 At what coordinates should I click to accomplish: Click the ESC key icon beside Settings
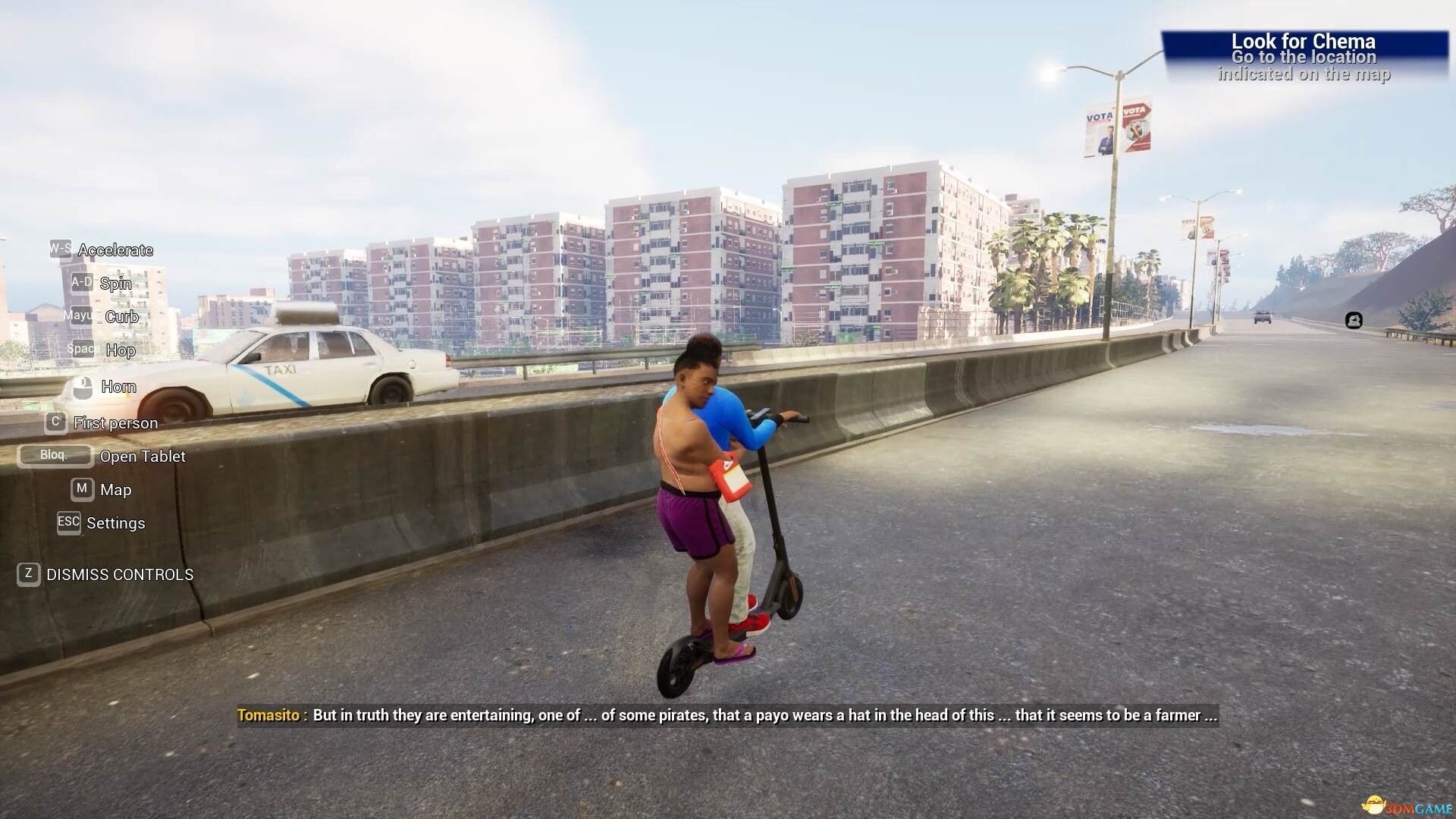click(68, 522)
